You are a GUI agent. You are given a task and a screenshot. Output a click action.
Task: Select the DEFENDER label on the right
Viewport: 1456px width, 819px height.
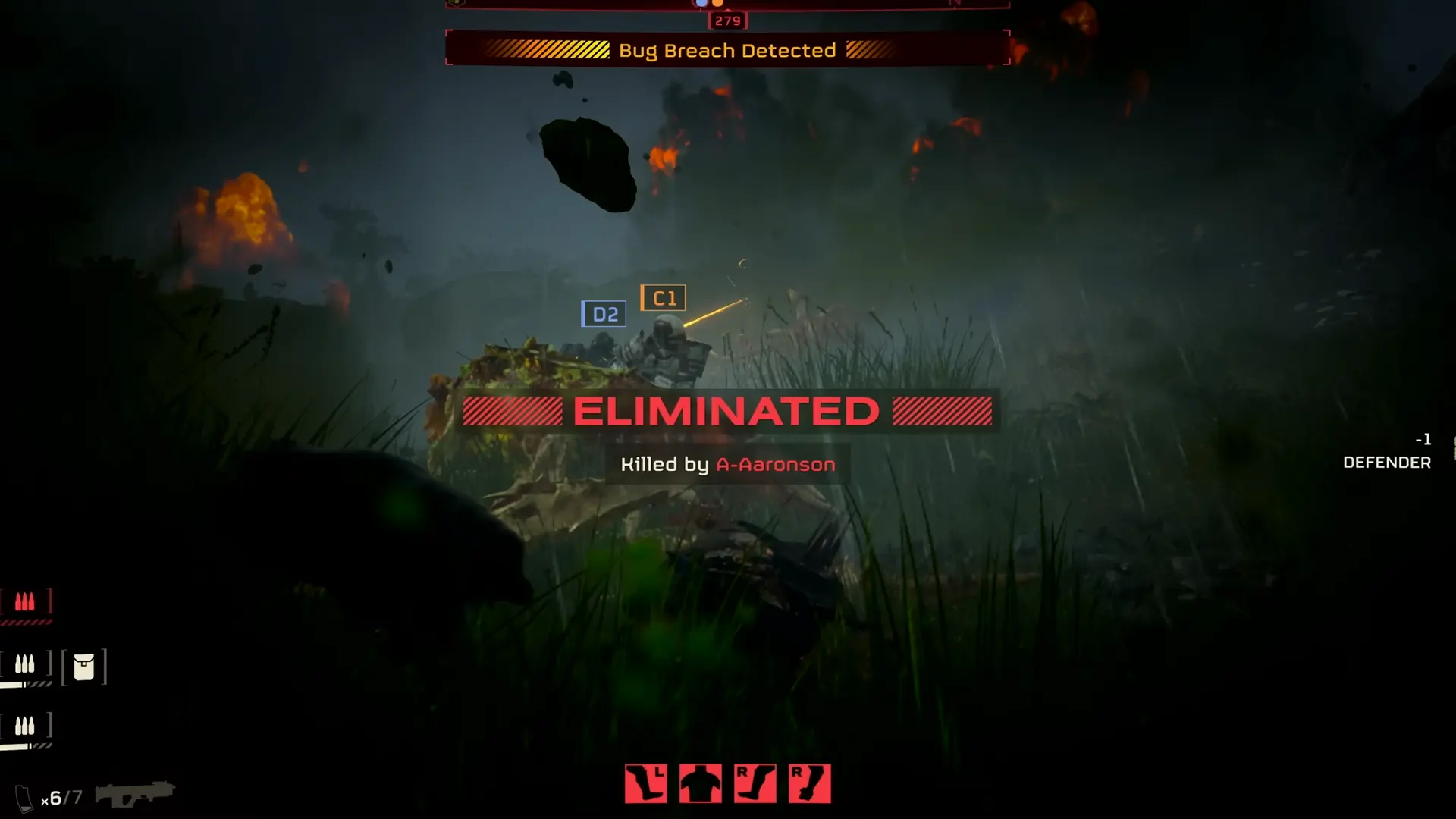point(1387,462)
